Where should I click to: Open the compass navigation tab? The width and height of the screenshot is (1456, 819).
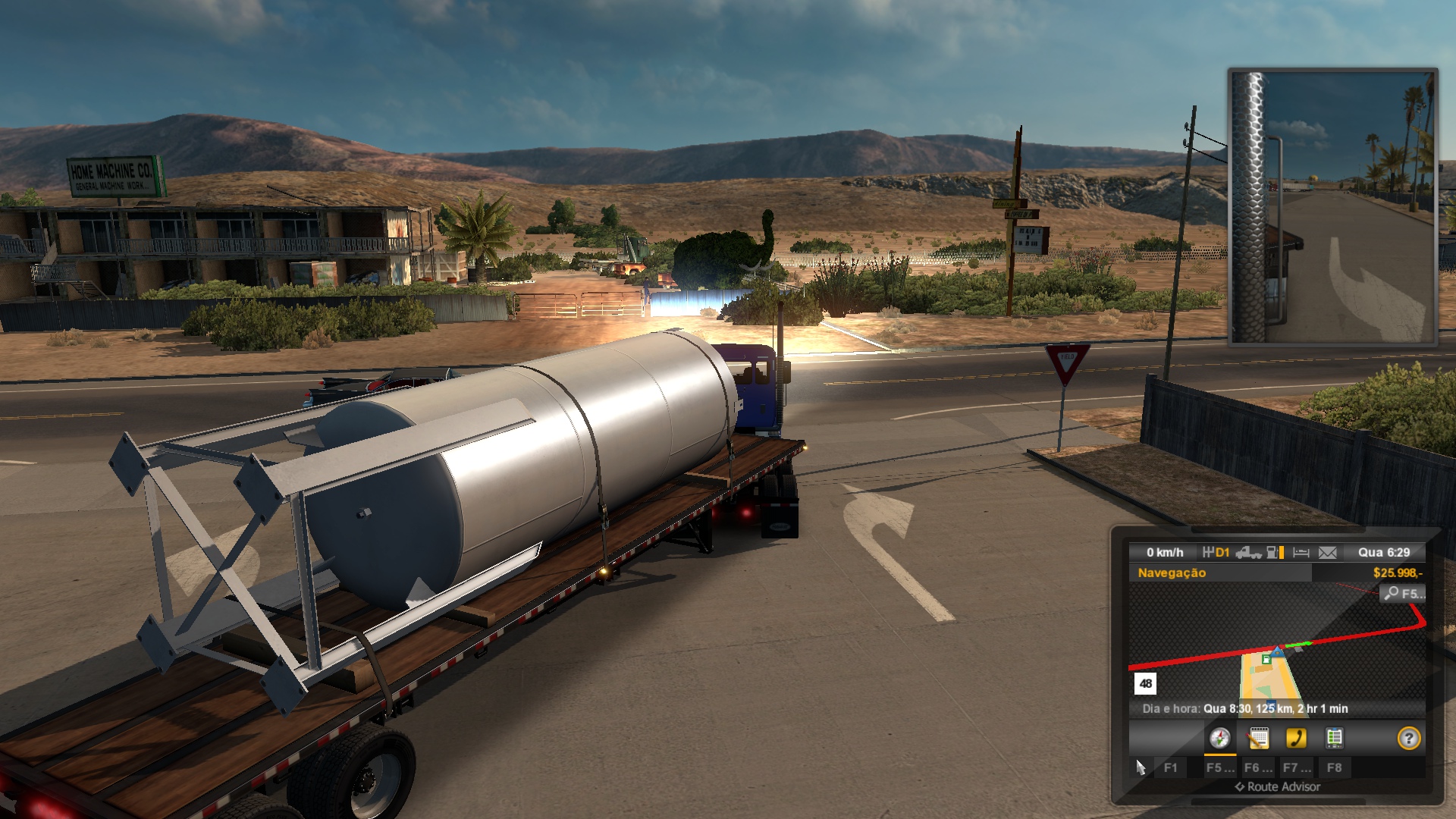tap(1219, 738)
